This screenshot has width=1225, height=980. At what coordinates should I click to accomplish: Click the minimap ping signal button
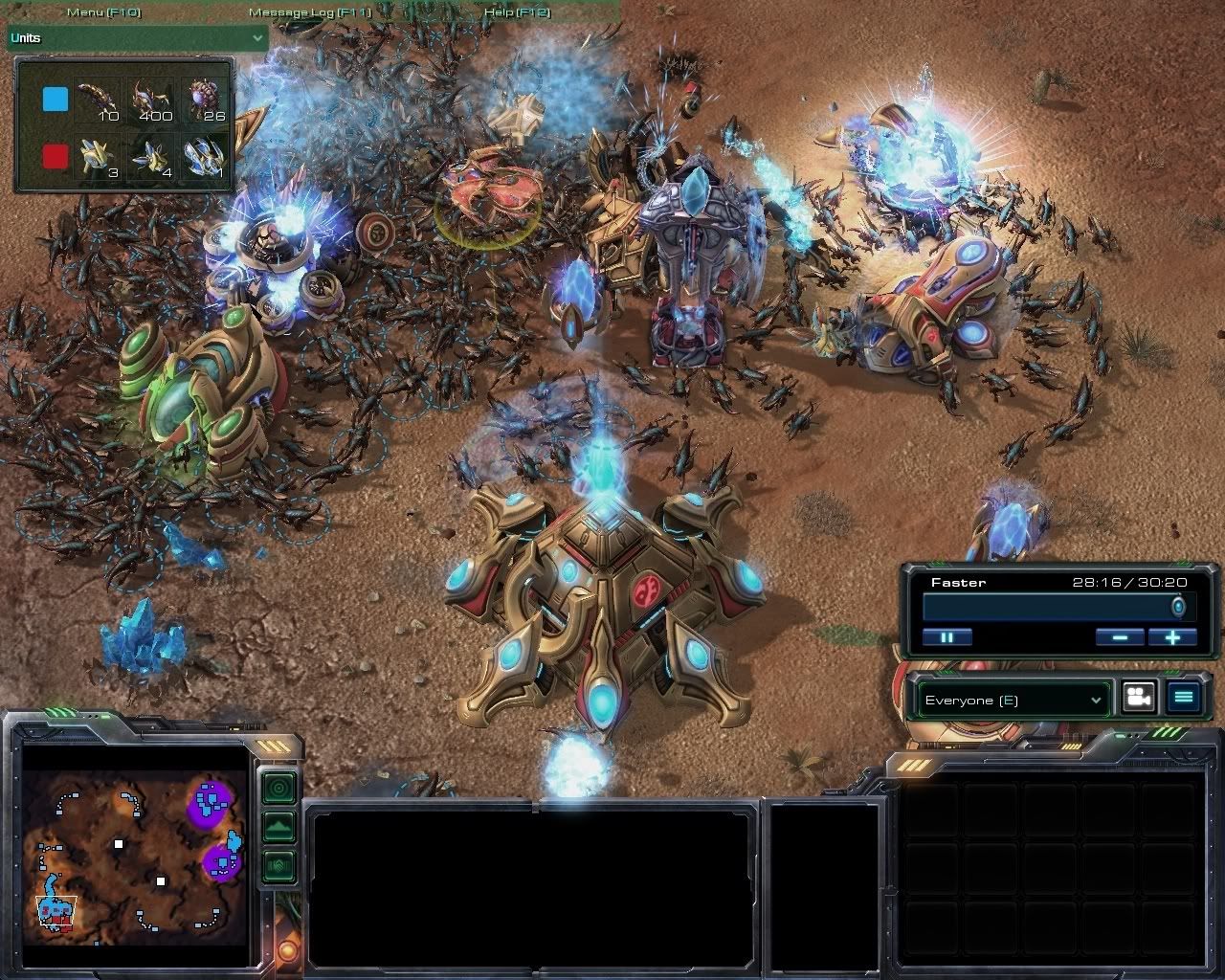coord(278,789)
